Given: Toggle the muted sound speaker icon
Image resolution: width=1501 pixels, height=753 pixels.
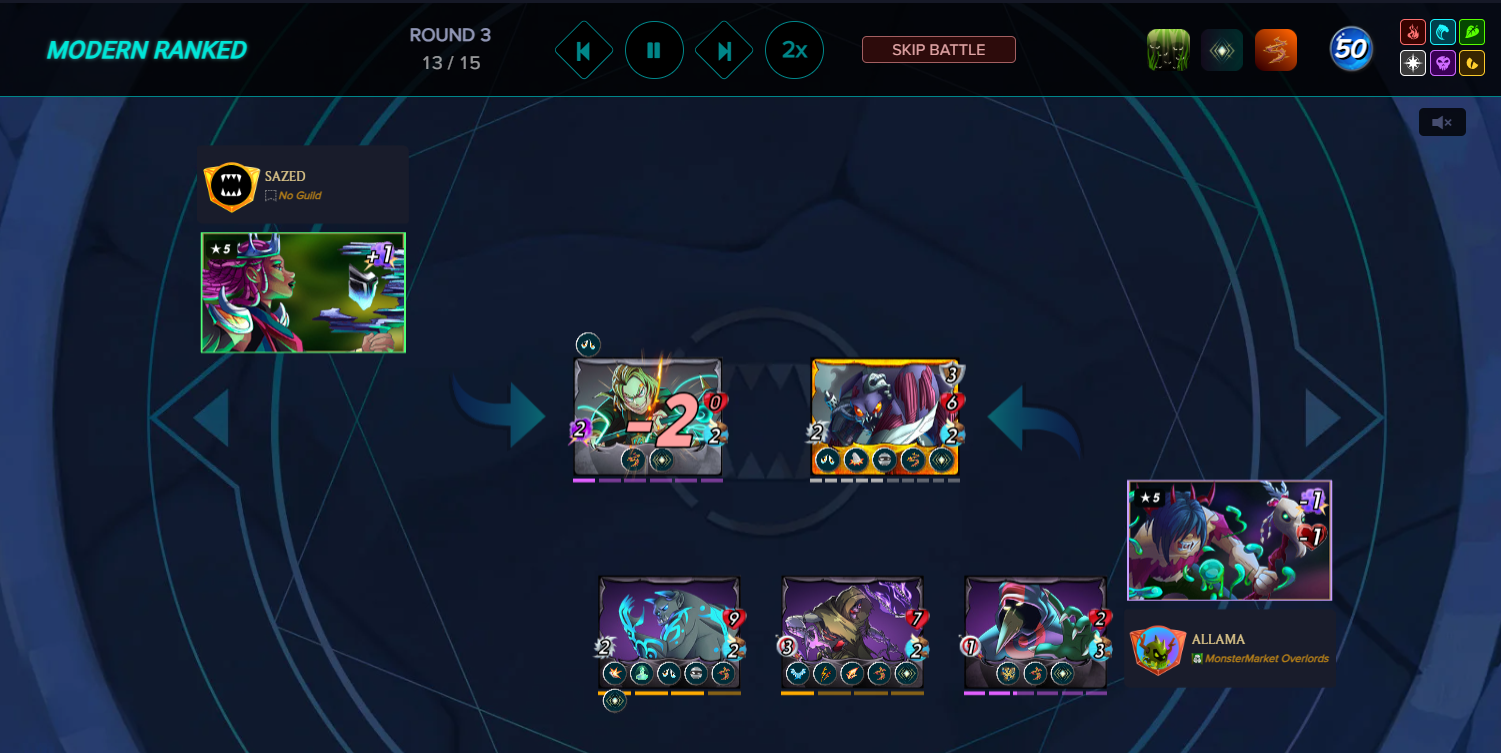Looking at the screenshot, I should (1441, 122).
